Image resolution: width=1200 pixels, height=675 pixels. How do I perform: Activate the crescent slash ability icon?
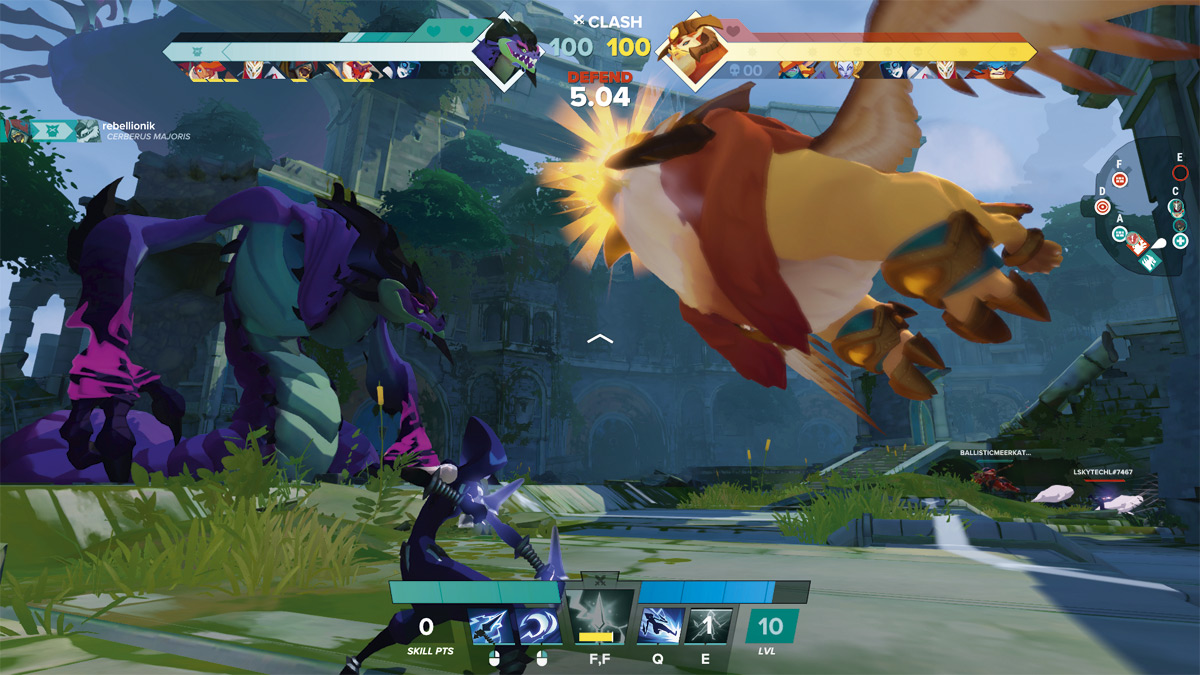coord(541,627)
